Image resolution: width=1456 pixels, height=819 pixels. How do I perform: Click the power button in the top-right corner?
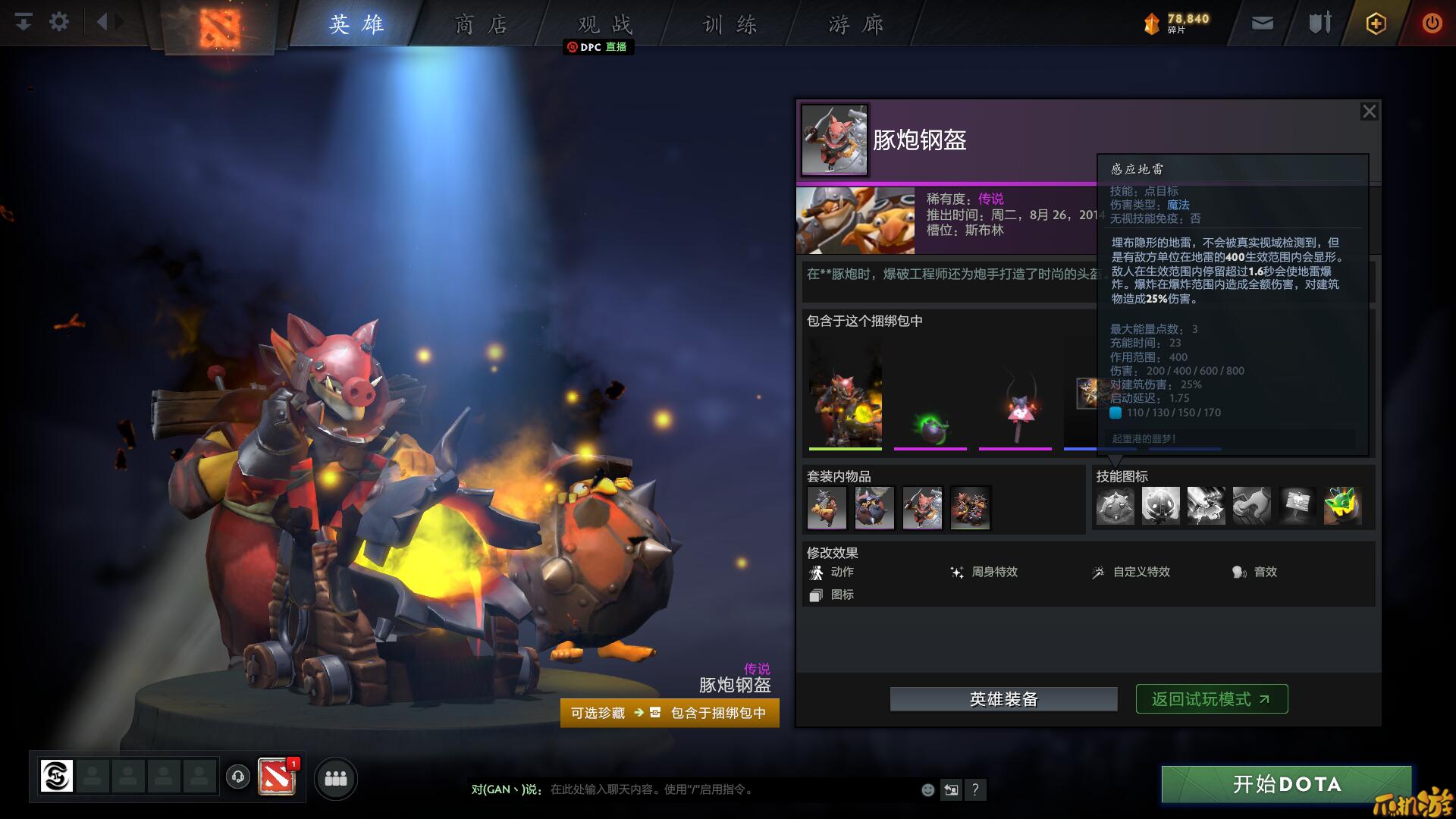(x=1432, y=23)
